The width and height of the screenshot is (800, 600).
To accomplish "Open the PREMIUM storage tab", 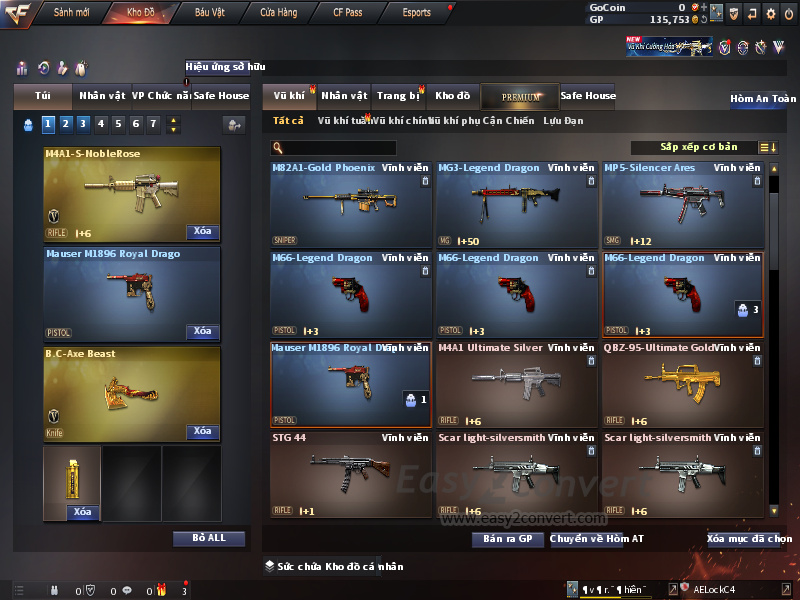I will [521, 96].
